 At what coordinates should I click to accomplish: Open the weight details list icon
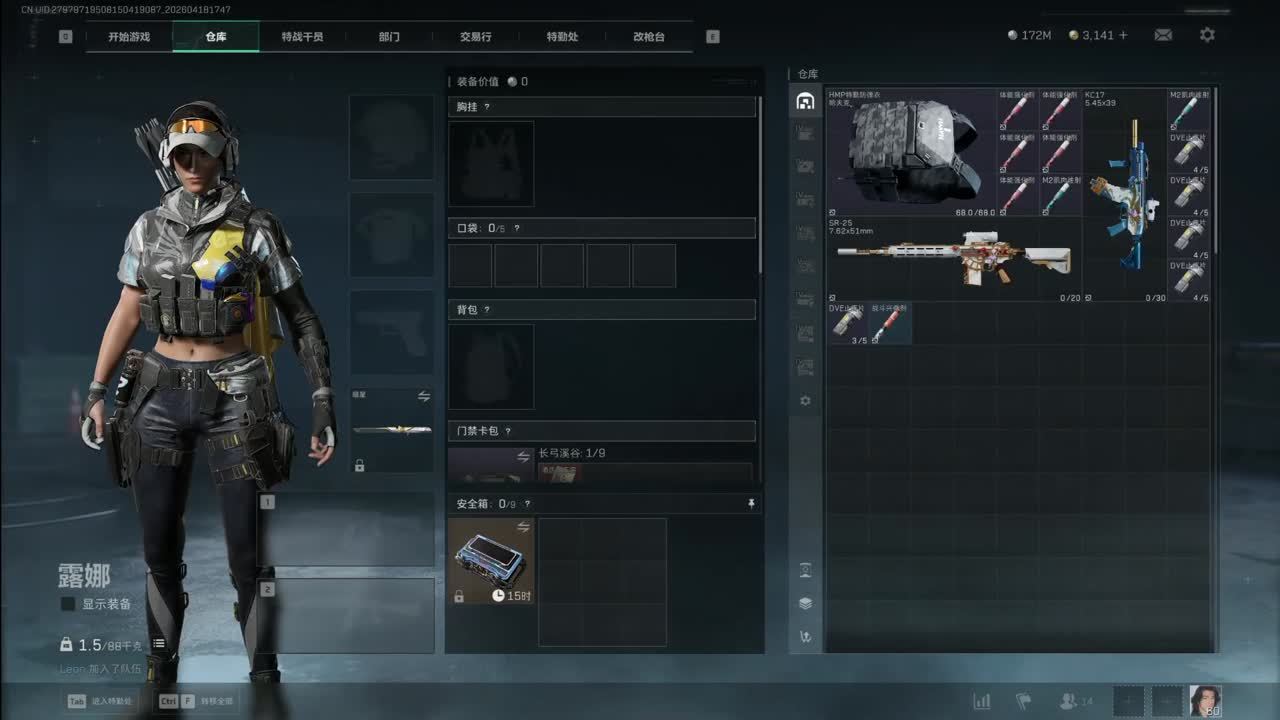[x=159, y=644]
